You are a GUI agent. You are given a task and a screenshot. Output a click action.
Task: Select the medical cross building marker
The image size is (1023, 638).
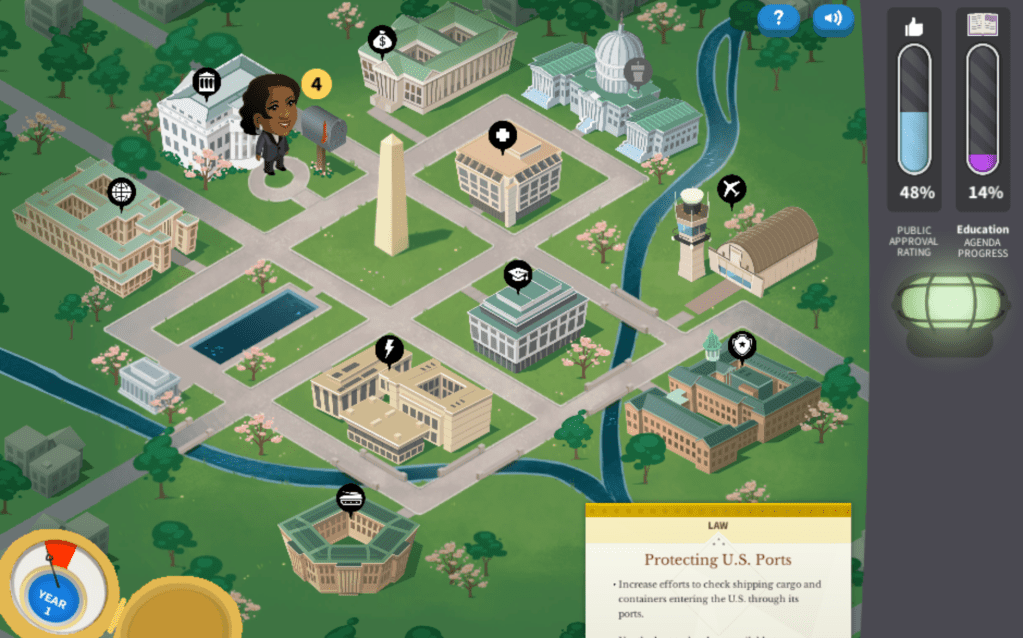(x=502, y=135)
